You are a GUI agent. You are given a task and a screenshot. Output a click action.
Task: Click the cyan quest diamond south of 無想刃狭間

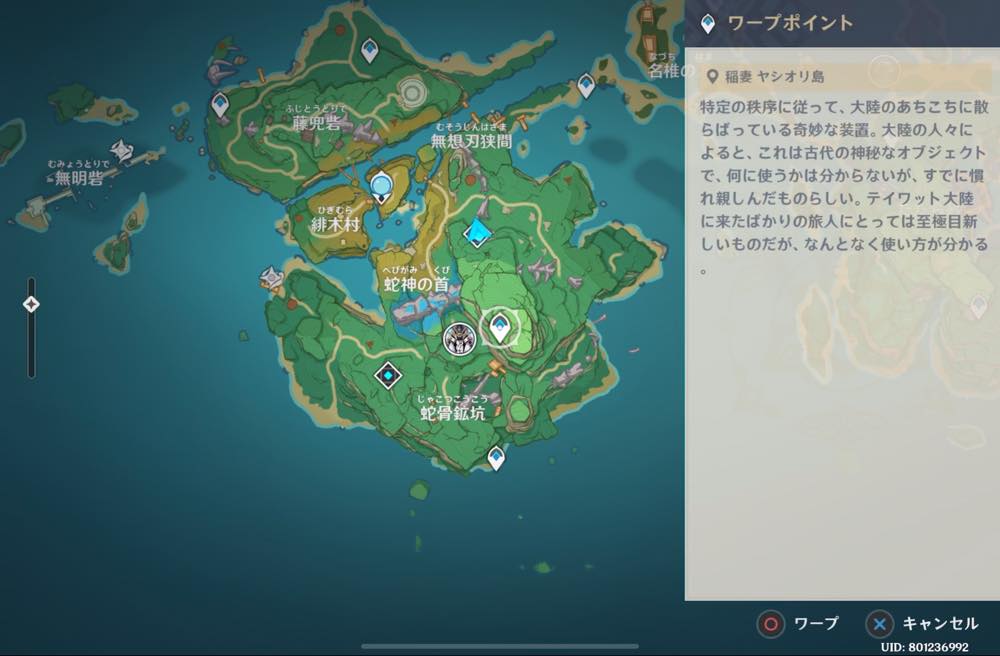479,233
